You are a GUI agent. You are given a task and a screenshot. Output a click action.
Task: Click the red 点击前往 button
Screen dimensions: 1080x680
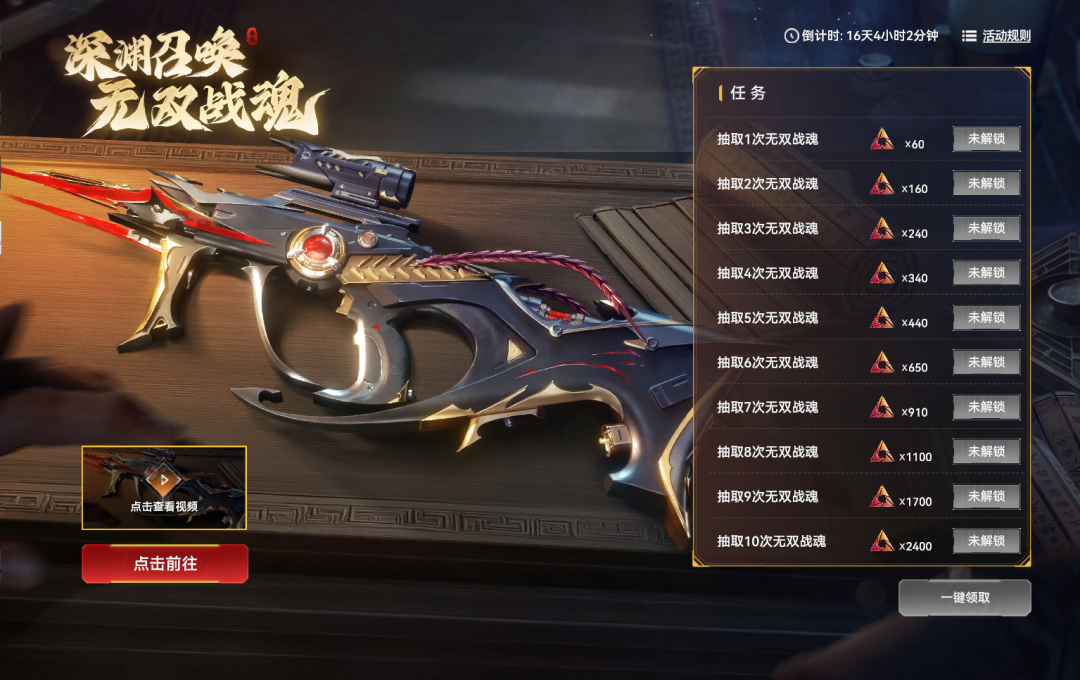[165, 563]
